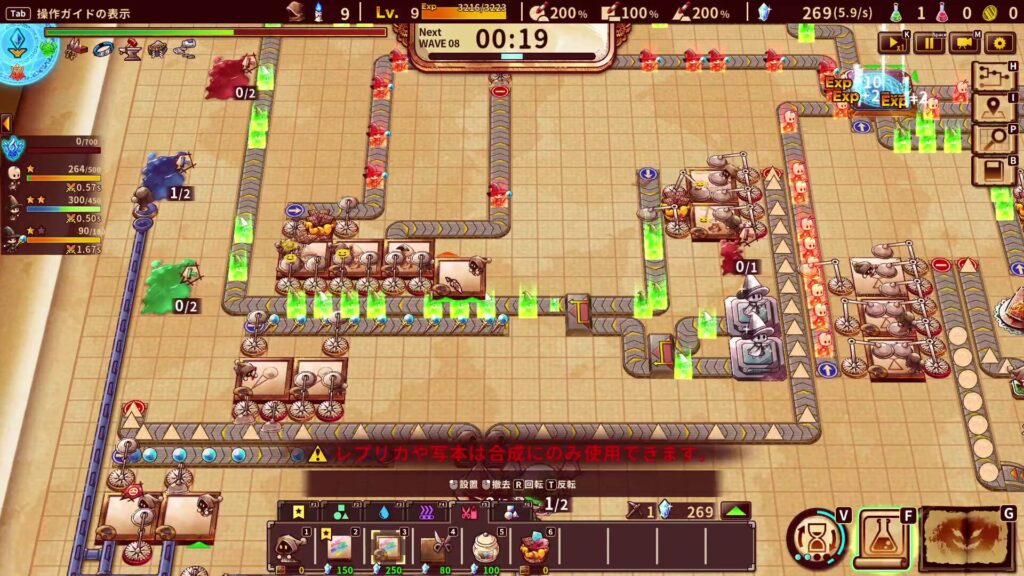Open the route diagram panel
The width and height of the screenshot is (1024, 576).
tap(995, 78)
